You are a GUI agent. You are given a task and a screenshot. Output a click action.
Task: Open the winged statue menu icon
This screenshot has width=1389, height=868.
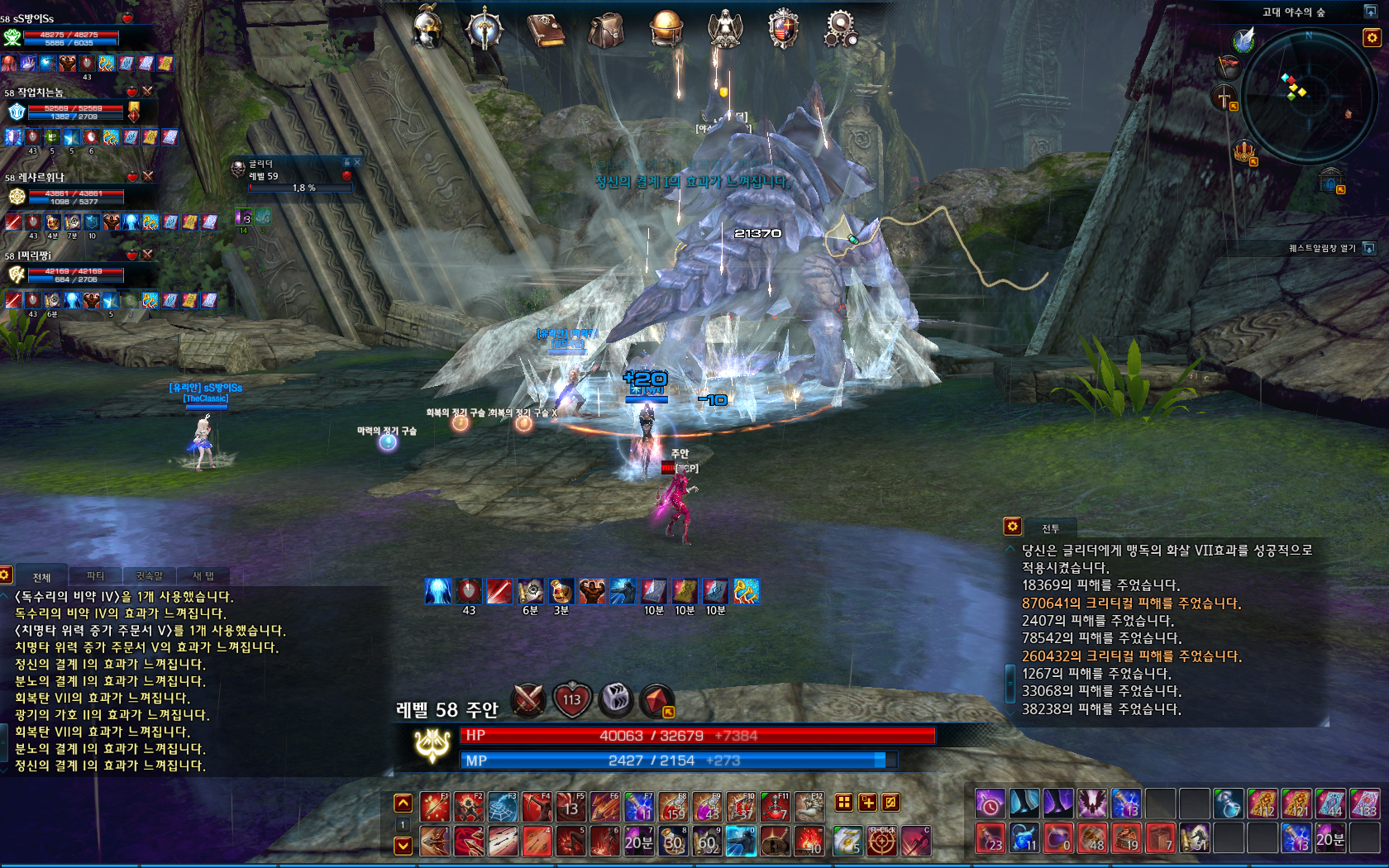coord(725,29)
